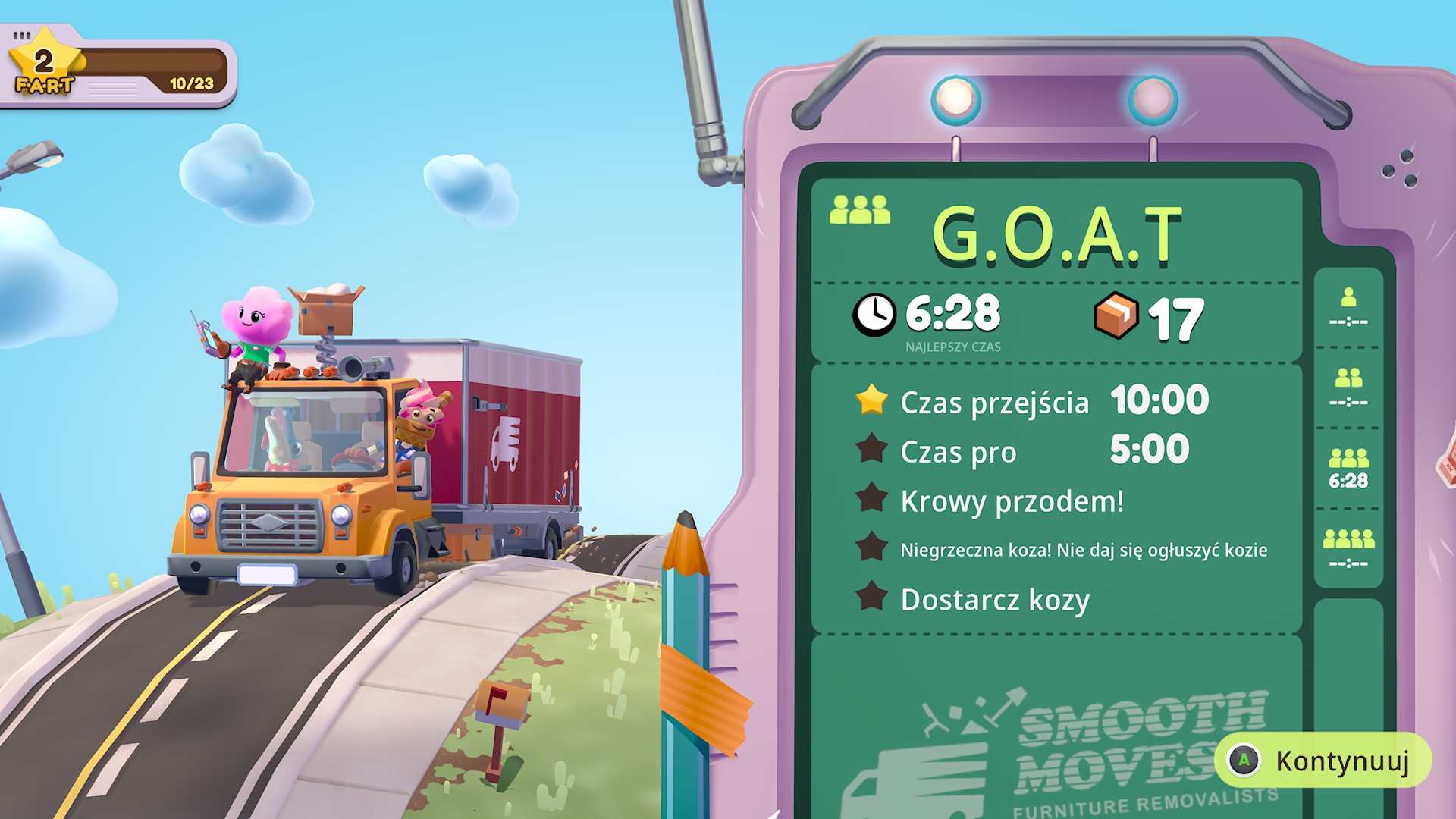The height and width of the screenshot is (819, 1456).
Task: Continue with the Kontynuuj button
Action: [x=1323, y=761]
